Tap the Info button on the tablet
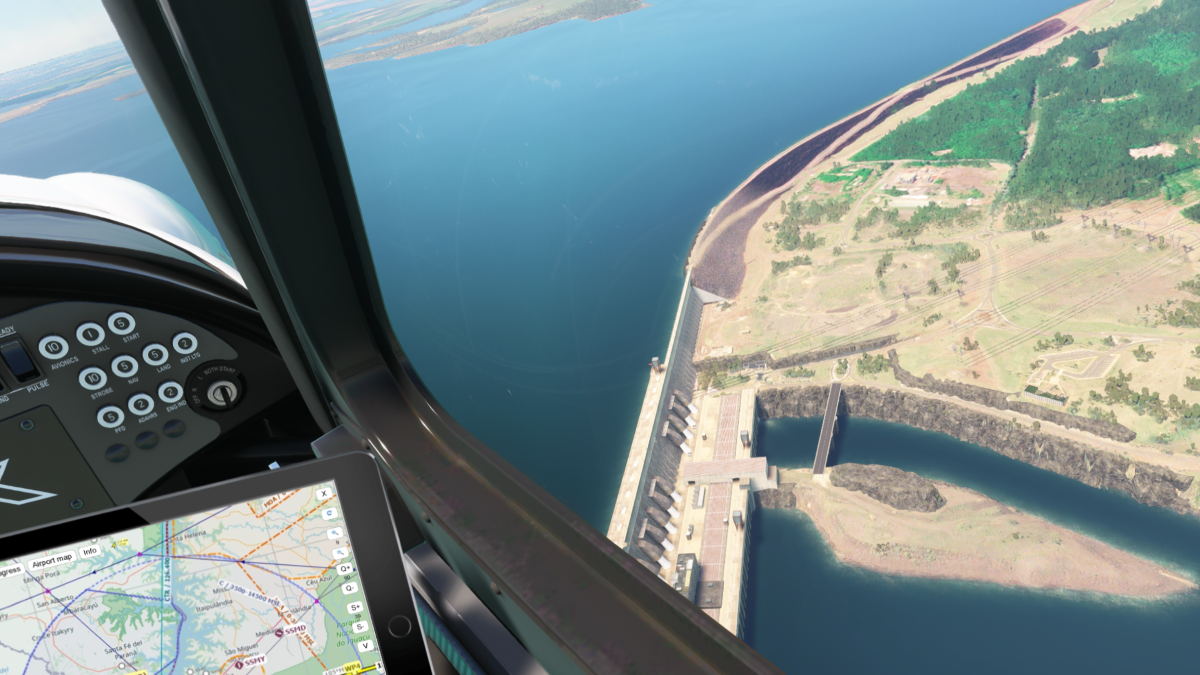Viewport: 1200px width, 675px height. [90, 551]
